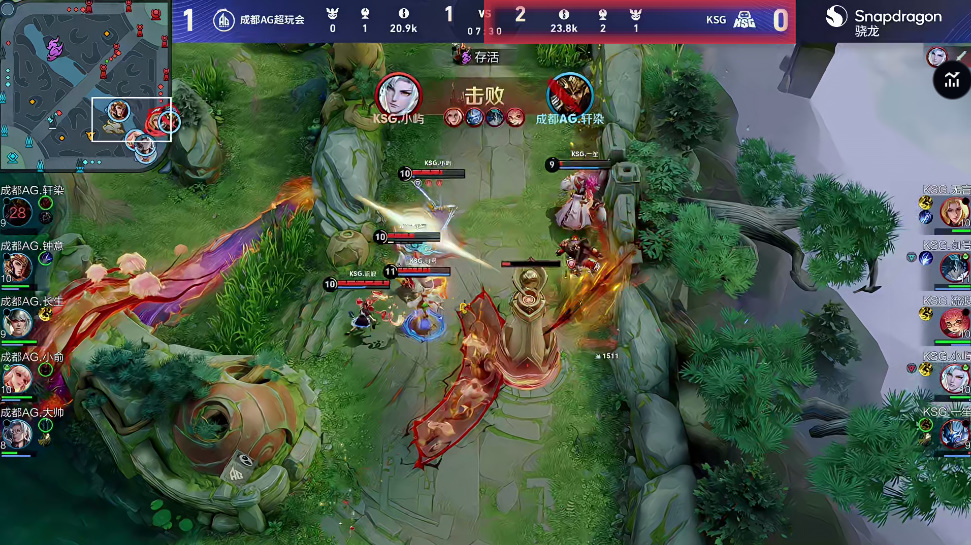This screenshot has height=545, width=971.
Task: Select the topmost KSG blonde hero portrait
Action: [x=955, y=212]
